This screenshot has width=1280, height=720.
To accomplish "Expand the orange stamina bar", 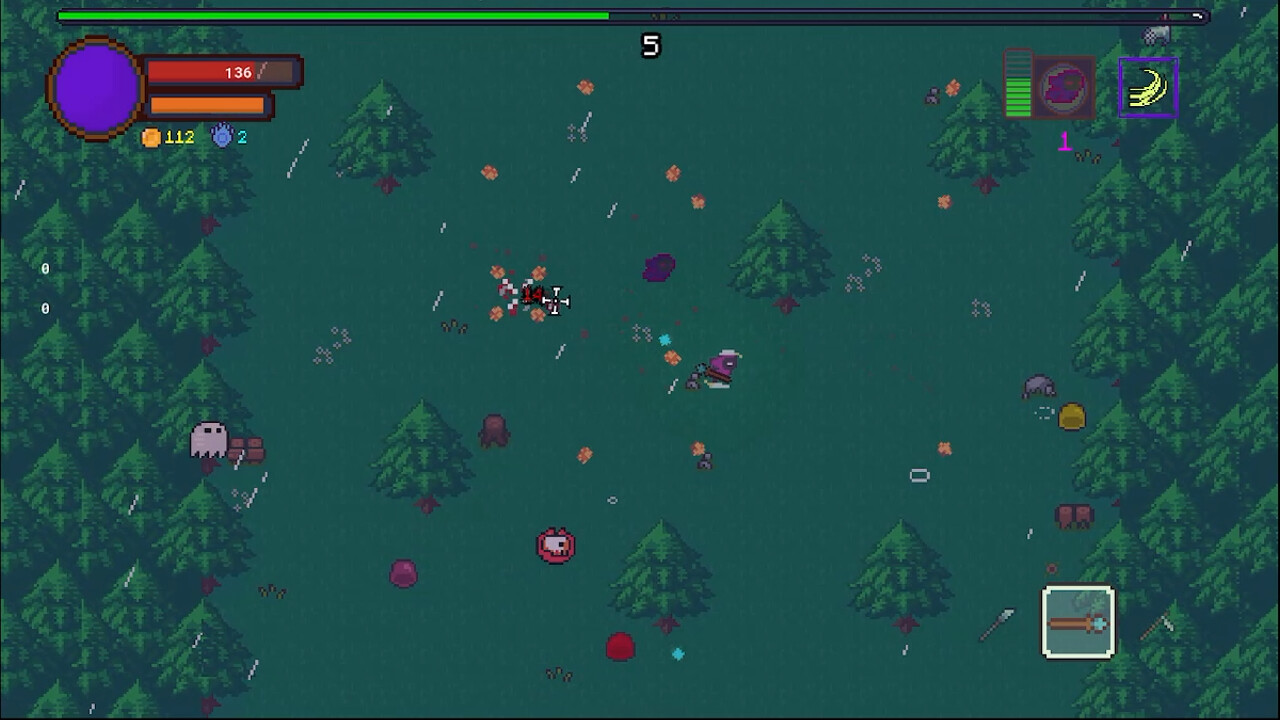I will click(205, 105).
